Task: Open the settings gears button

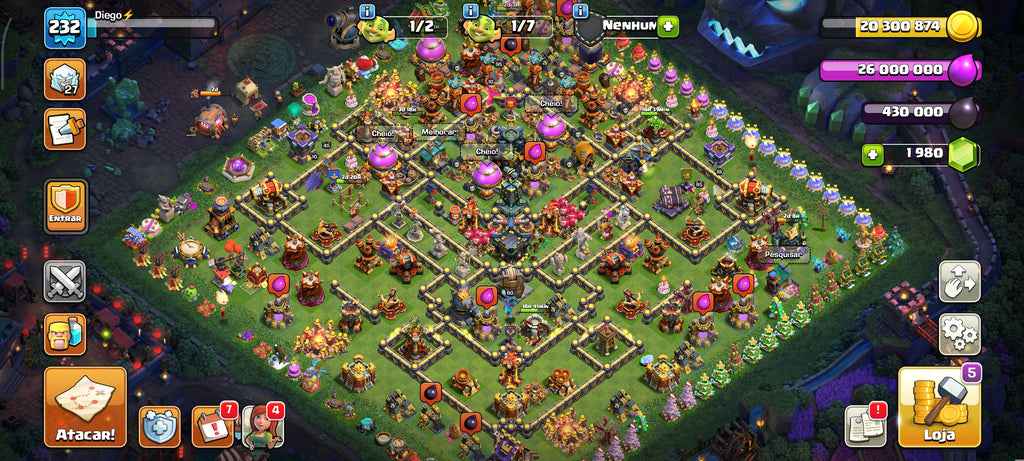Action: (959, 334)
